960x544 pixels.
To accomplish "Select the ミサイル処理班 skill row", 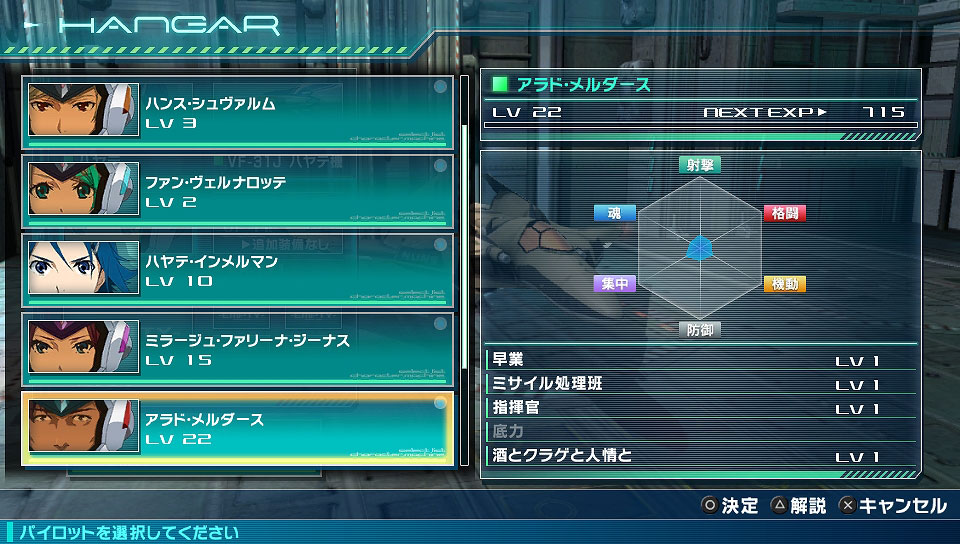I will pos(700,384).
